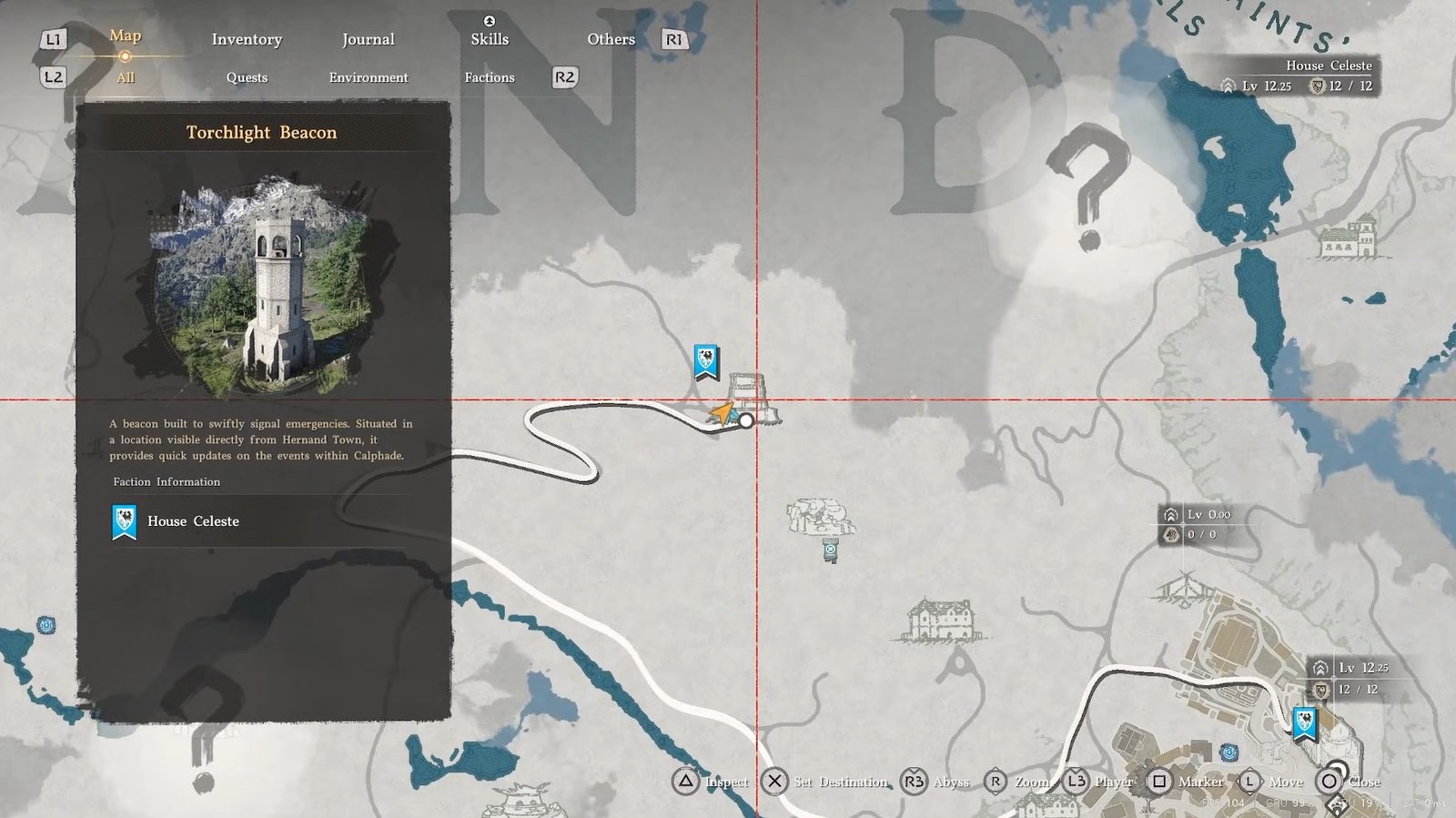Viewport: 1456px width, 818px height.
Task: Show the Quests map filter
Action: [x=247, y=77]
